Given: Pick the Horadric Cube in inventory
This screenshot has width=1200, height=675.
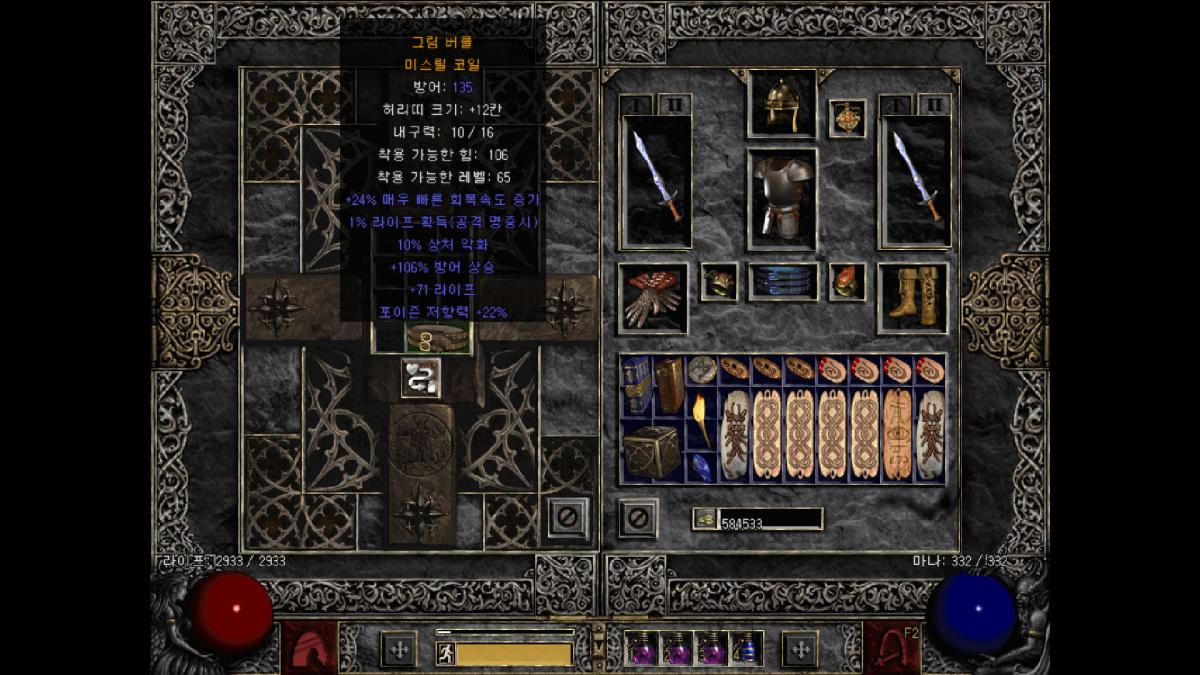Looking at the screenshot, I should 652,450.
